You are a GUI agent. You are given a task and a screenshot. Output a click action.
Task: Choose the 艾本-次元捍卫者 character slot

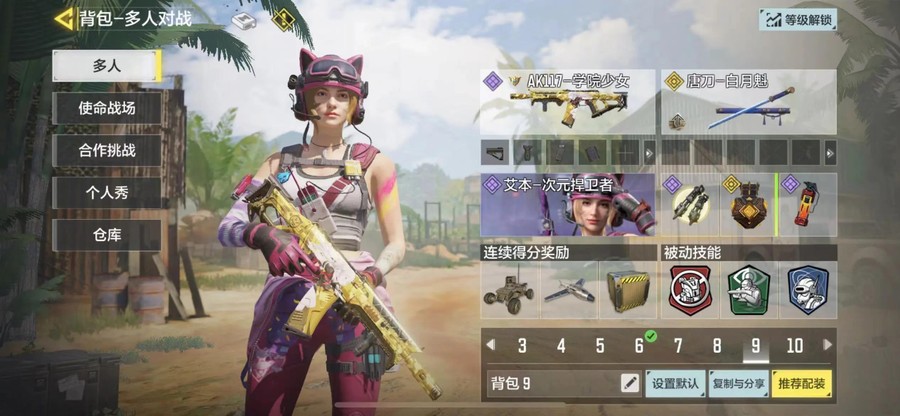coord(567,205)
